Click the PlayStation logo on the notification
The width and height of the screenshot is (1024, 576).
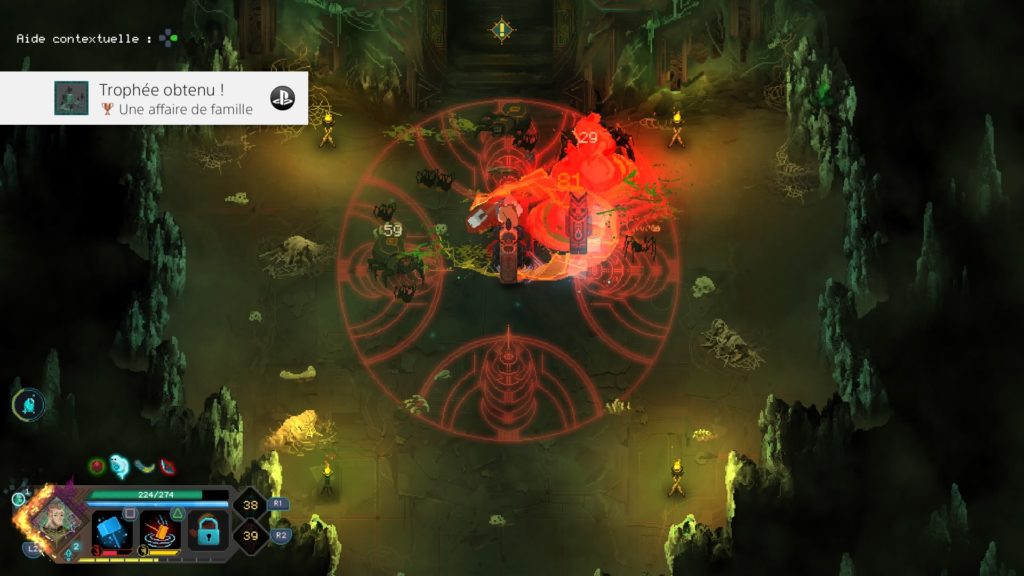pyautogui.click(x=283, y=98)
